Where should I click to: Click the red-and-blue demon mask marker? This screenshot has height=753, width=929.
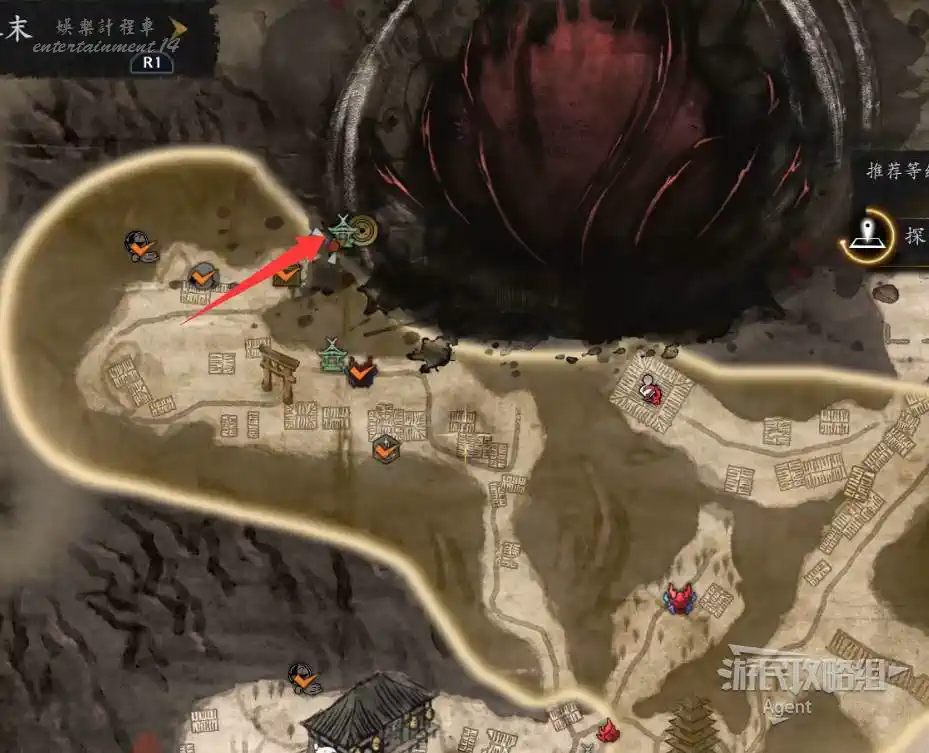(x=681, y=598)
